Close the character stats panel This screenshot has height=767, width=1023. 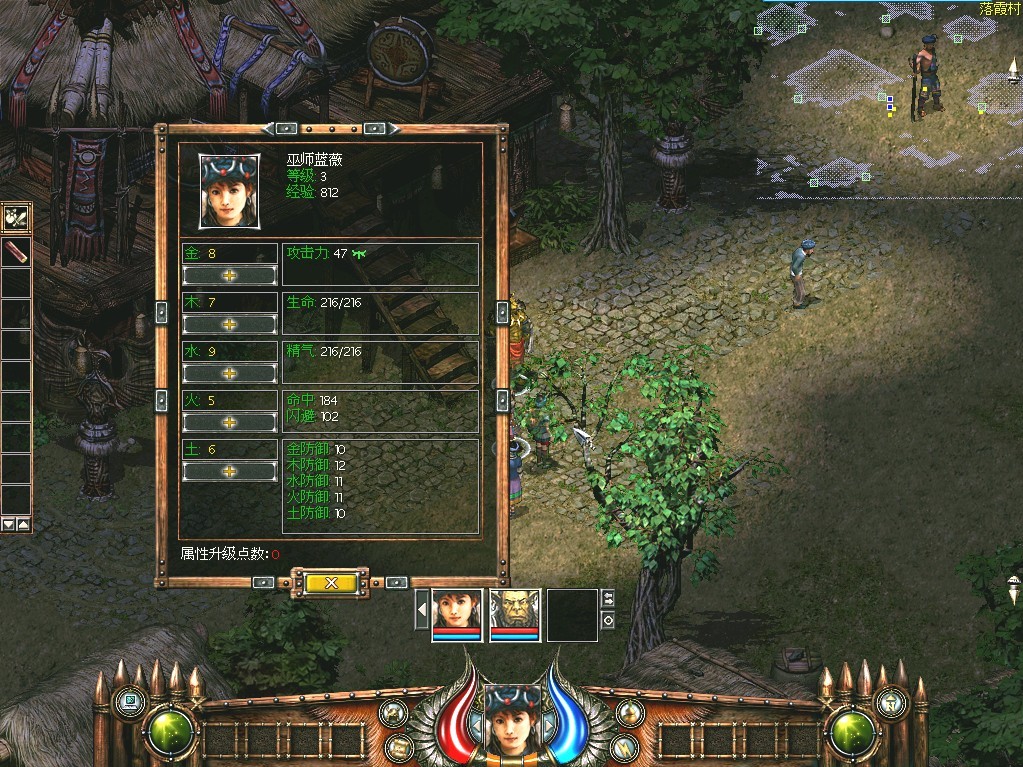tap(331, 582)
